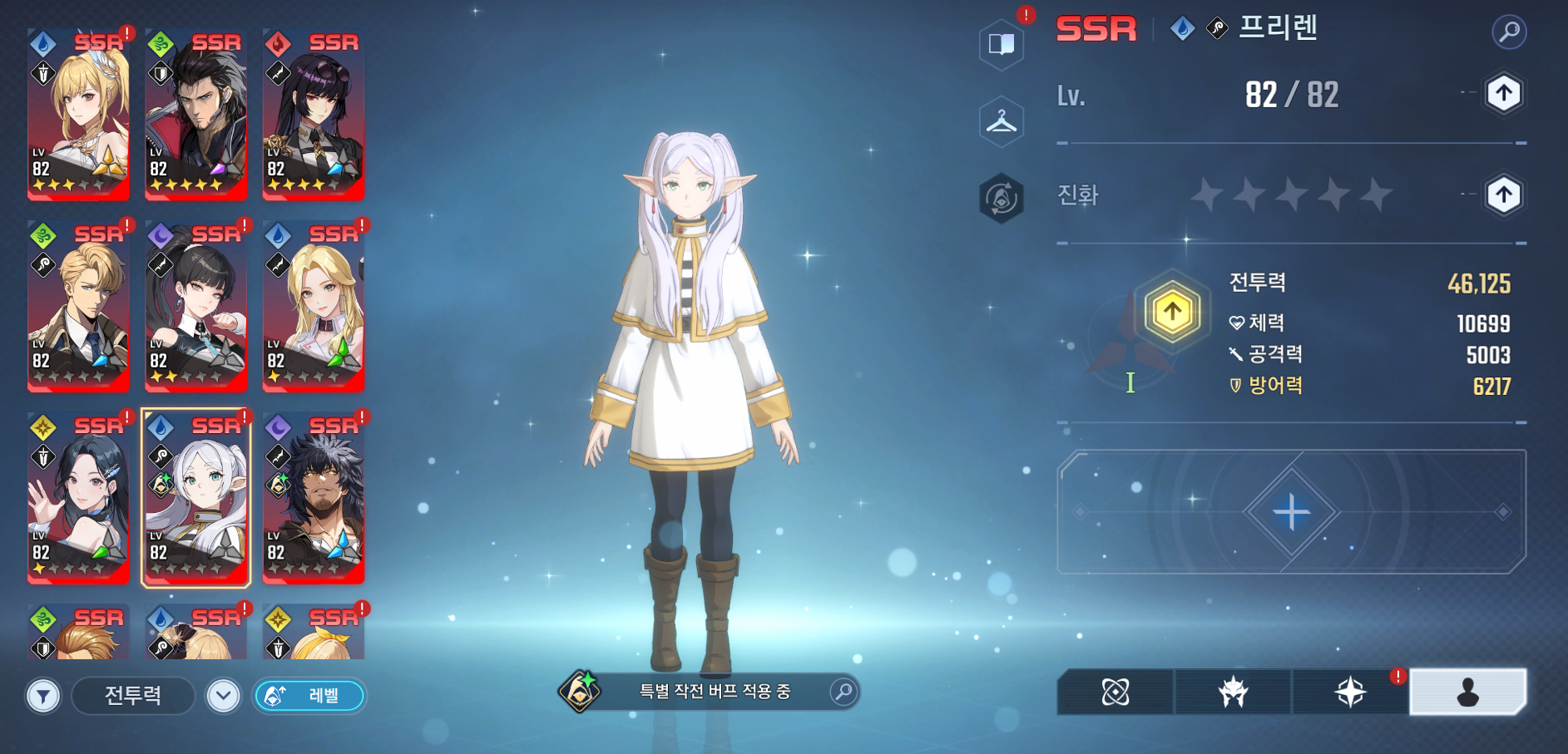This screenshot has width=1568, height=754.
Task: Switch to the atom-shaped tab
Action: tap(1115, 692)
